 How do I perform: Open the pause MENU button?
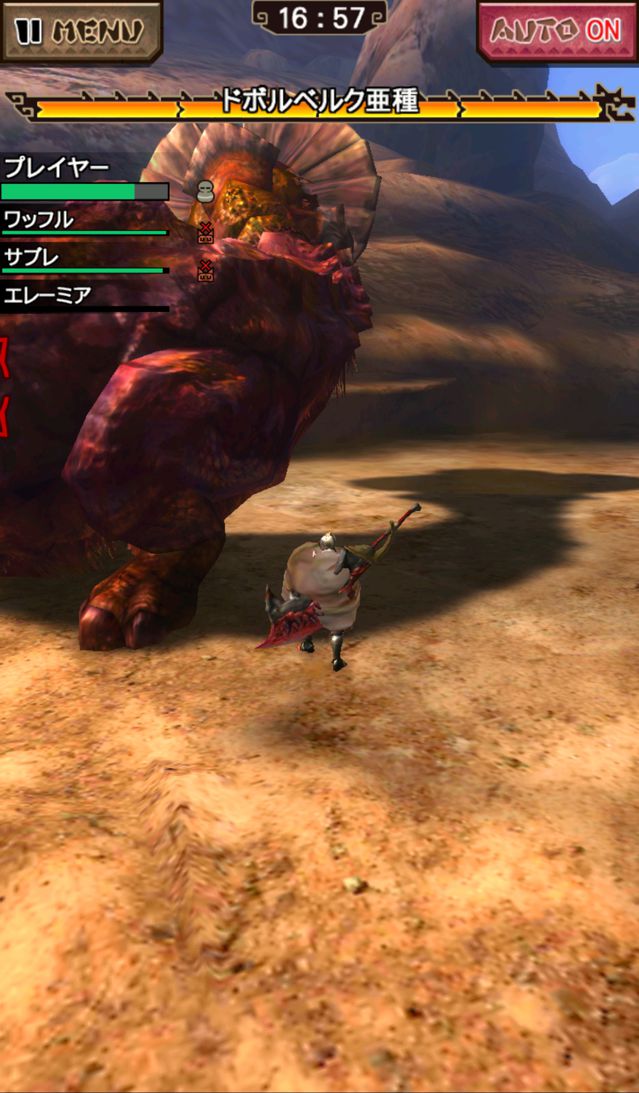pyautogui.click(x=80, y=30)
